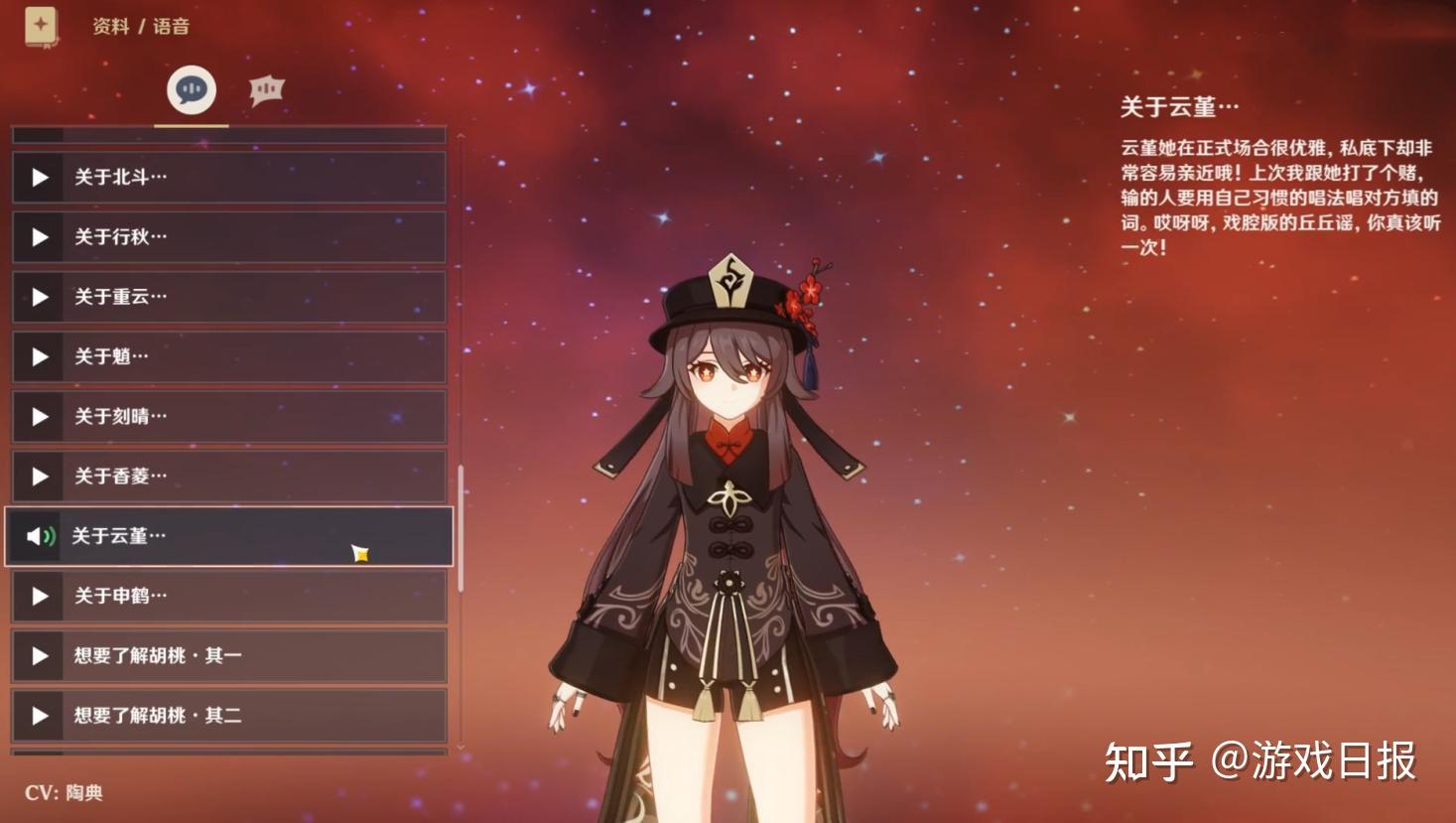Viewport: 1456px width, 823px height.
Task: Click the currently playing 关于云堇 entry
Action: pyautogui.click(x=228, y=536)
